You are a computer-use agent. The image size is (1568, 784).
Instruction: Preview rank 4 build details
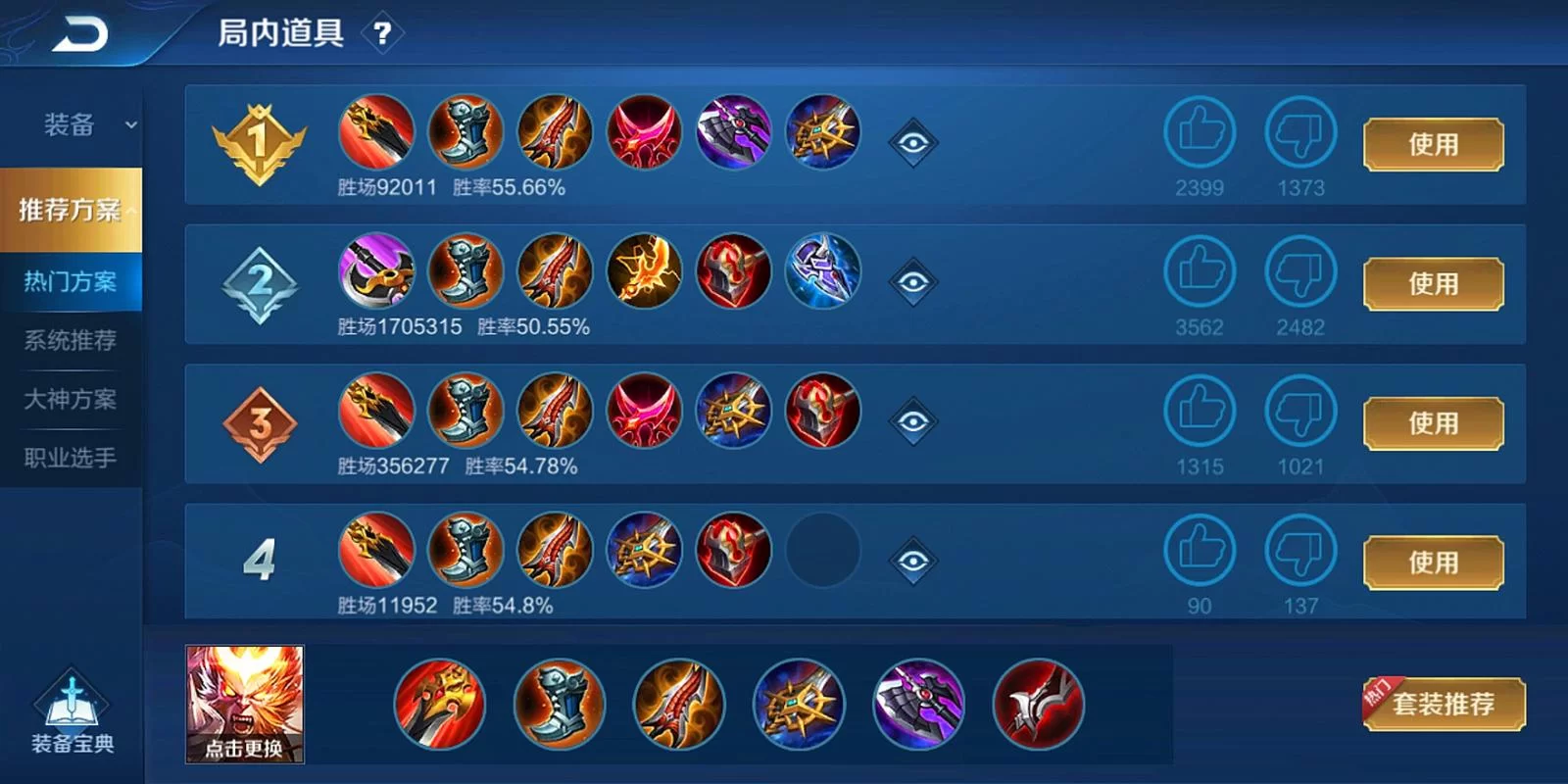point(912,561)
